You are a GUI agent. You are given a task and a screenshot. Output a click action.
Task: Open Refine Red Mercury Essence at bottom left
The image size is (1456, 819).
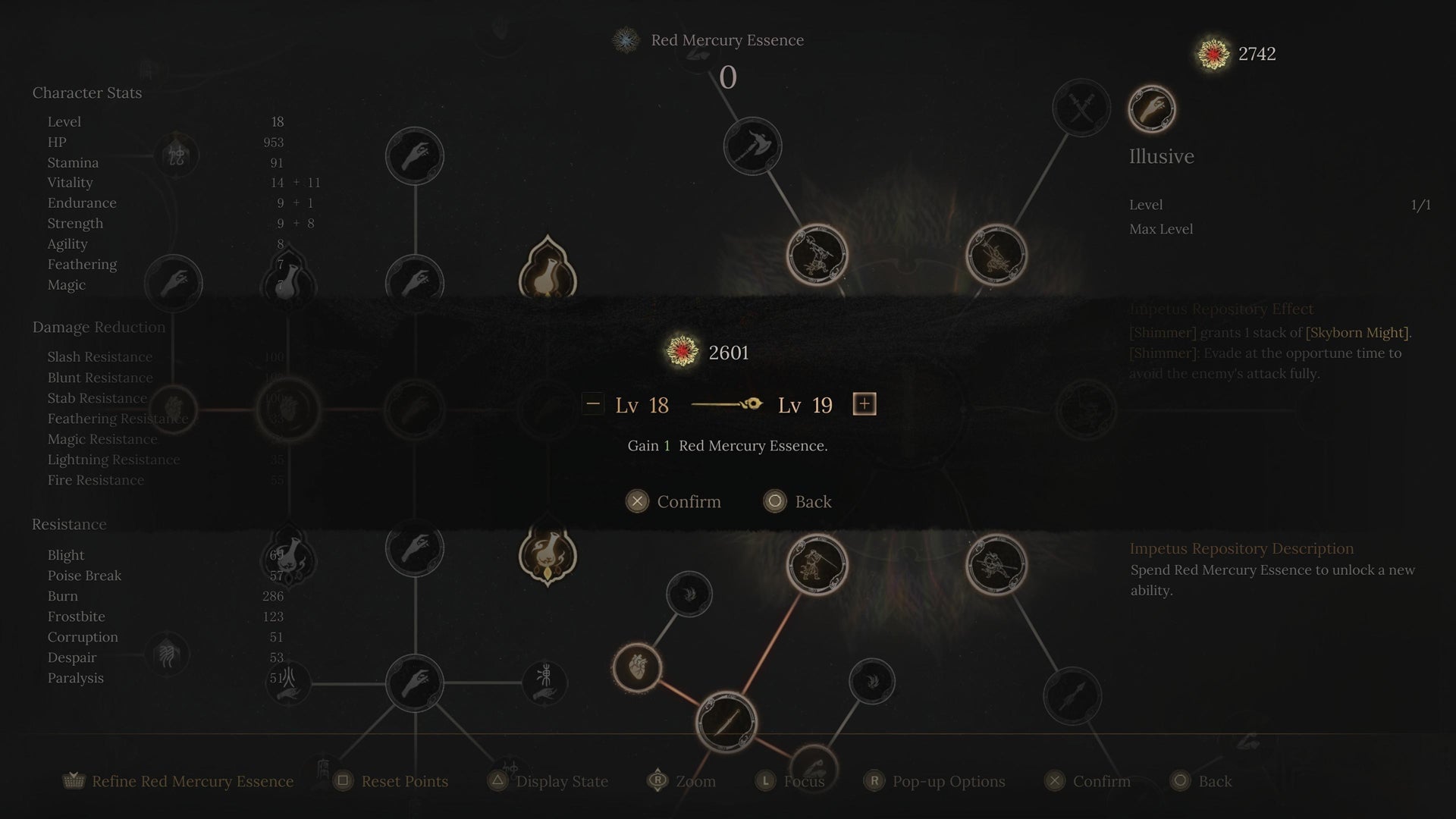[x=178, y=781]
